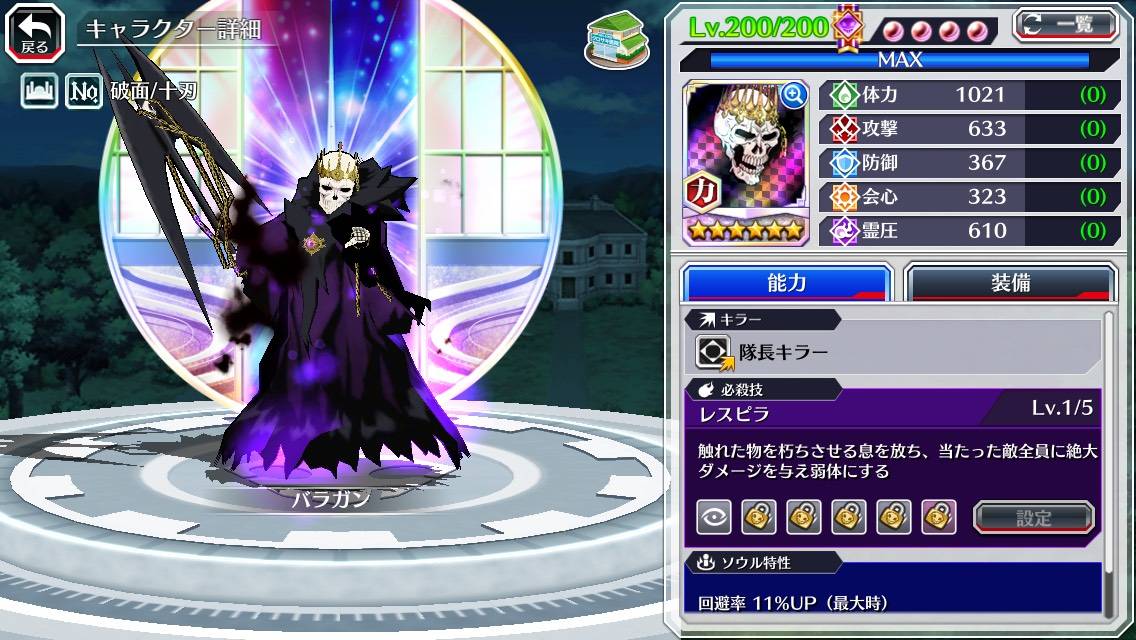The height and width of the screenshot is (640, 1136).
Task: Select the 隊長キラー killer skill icon
Action: click(715, 353)
